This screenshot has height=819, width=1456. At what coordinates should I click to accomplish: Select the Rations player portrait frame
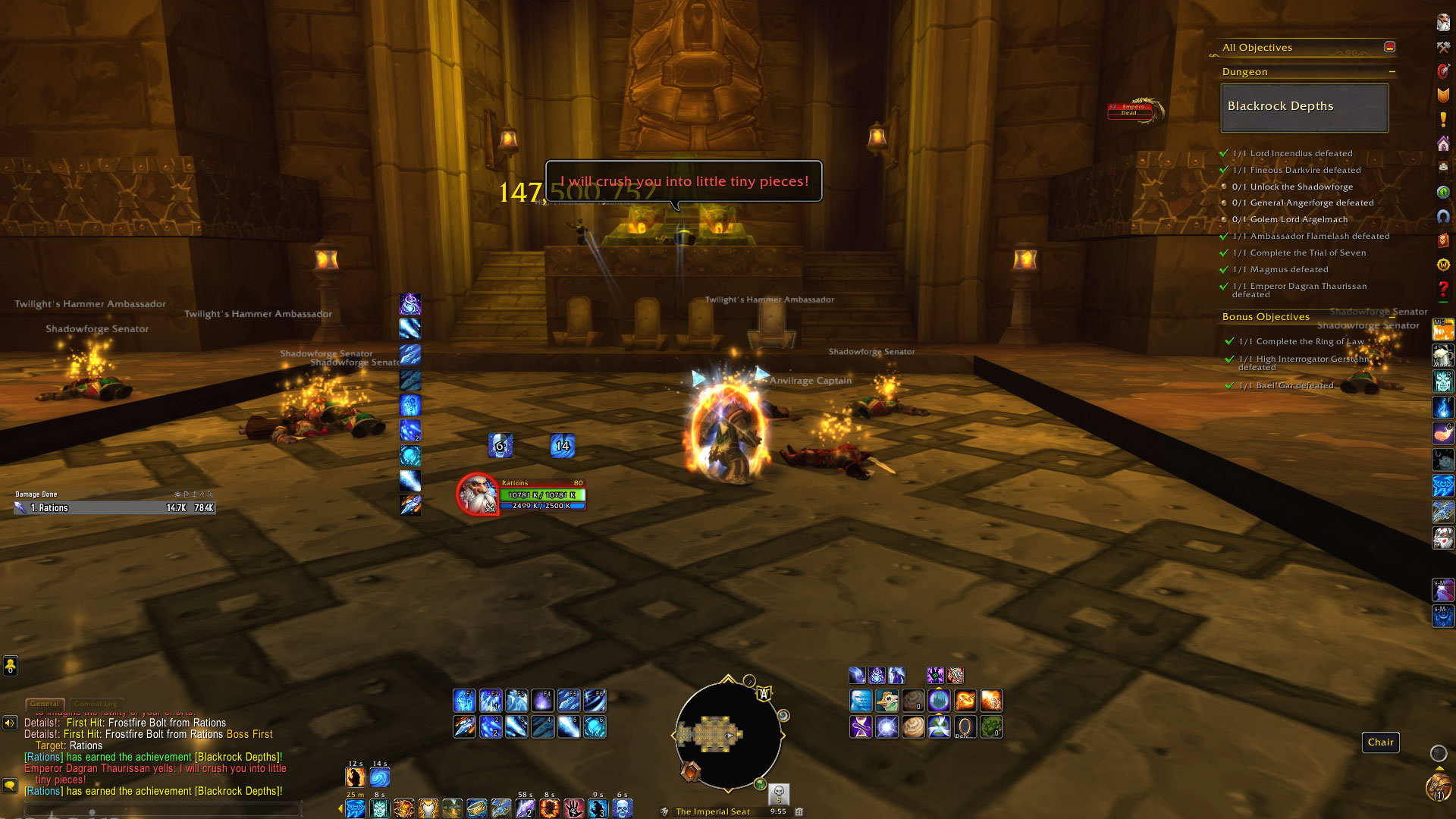(x=478, y=494)
